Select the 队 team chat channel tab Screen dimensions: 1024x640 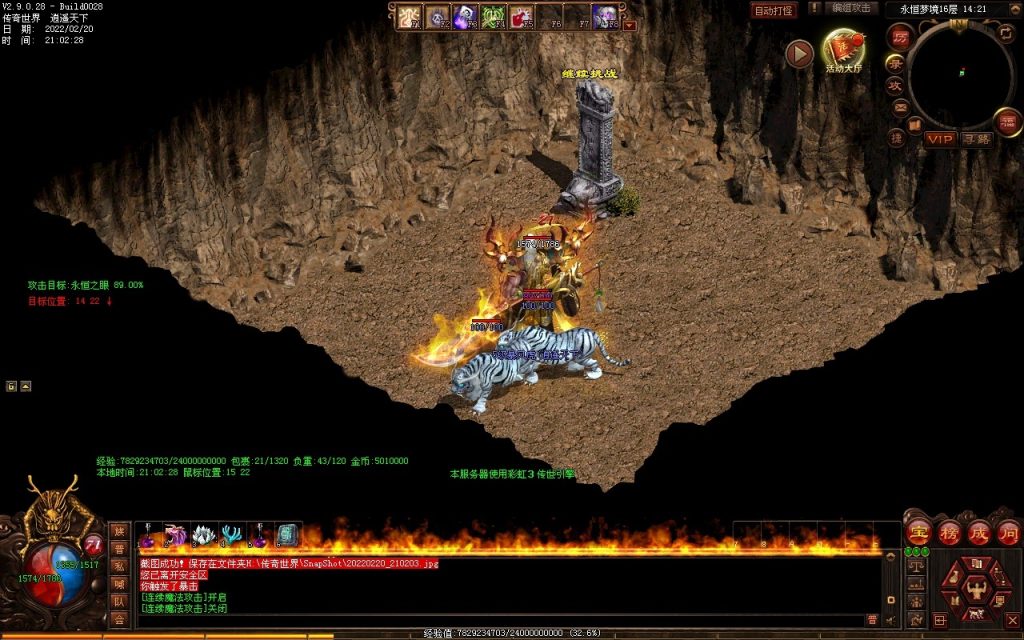[x=119, y=601]
